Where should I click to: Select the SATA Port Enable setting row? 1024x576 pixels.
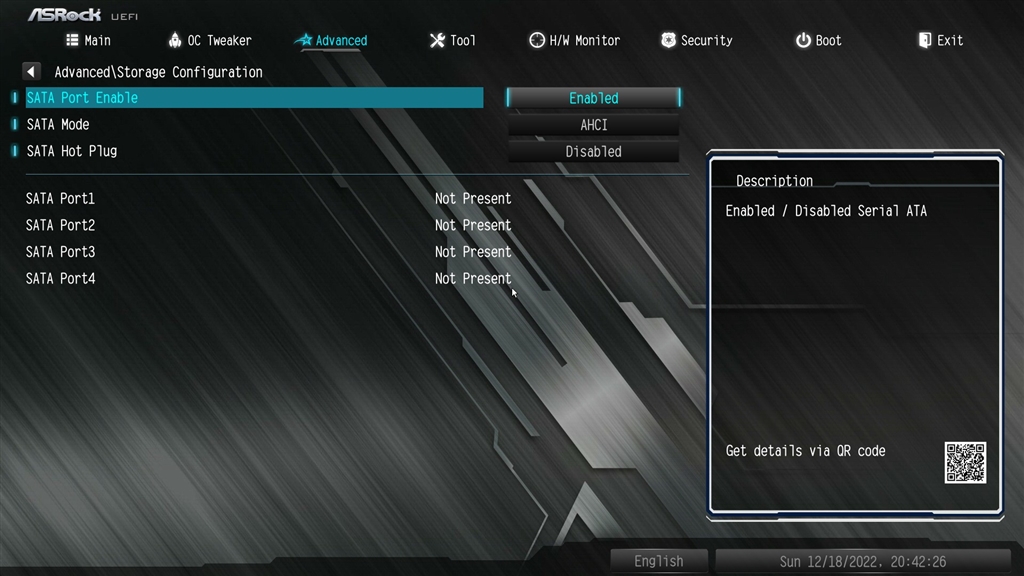click(x=250, y=98)
